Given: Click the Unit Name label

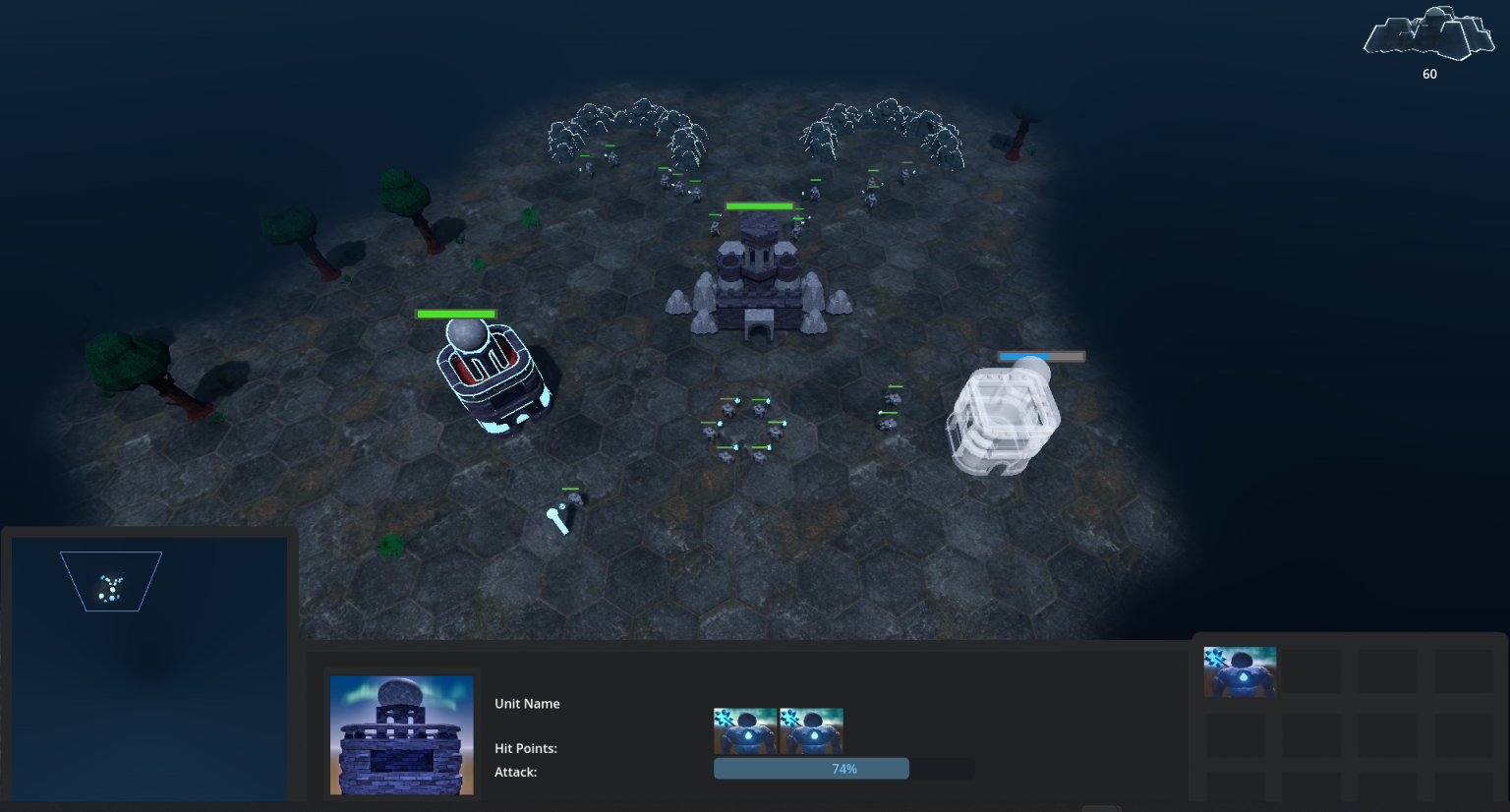Looking at the screenshot, I should pyautogui.click(x=527, y=704).
